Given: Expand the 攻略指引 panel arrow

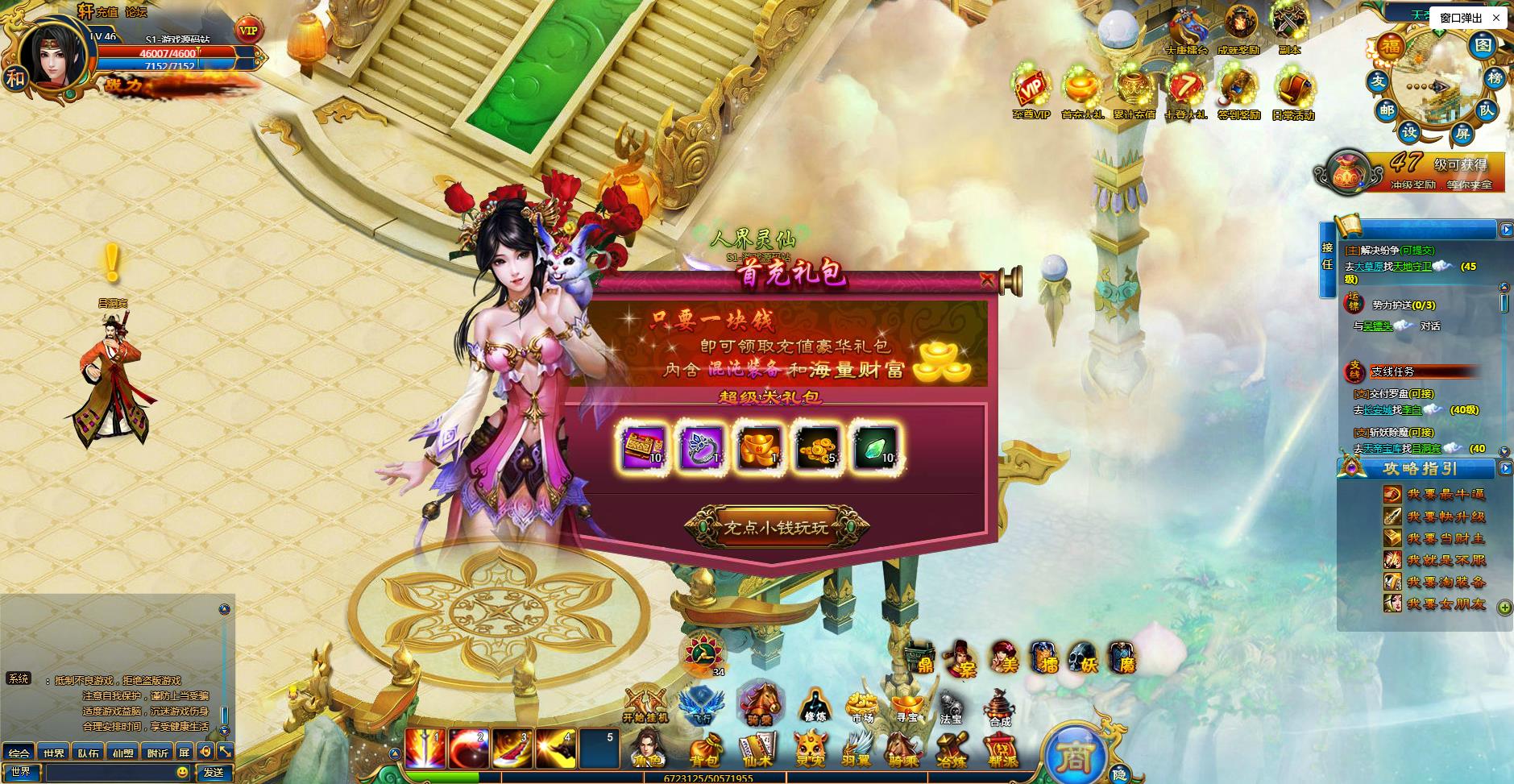Looking at the screenshot, I should pos(1504,469).
